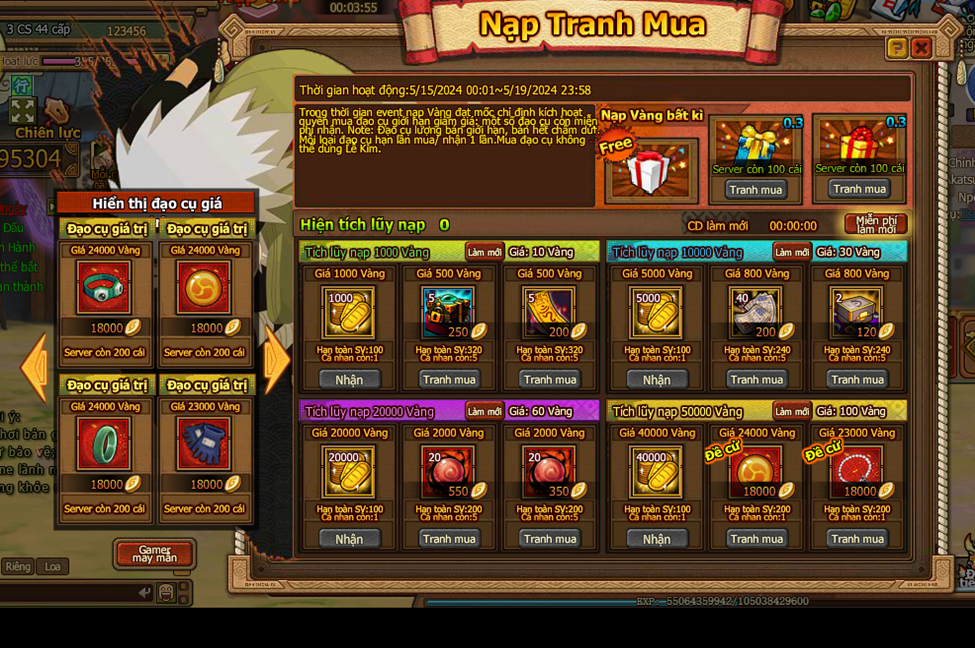Claim the 20000 gold reward with Nhận

[x=349, y=539]
